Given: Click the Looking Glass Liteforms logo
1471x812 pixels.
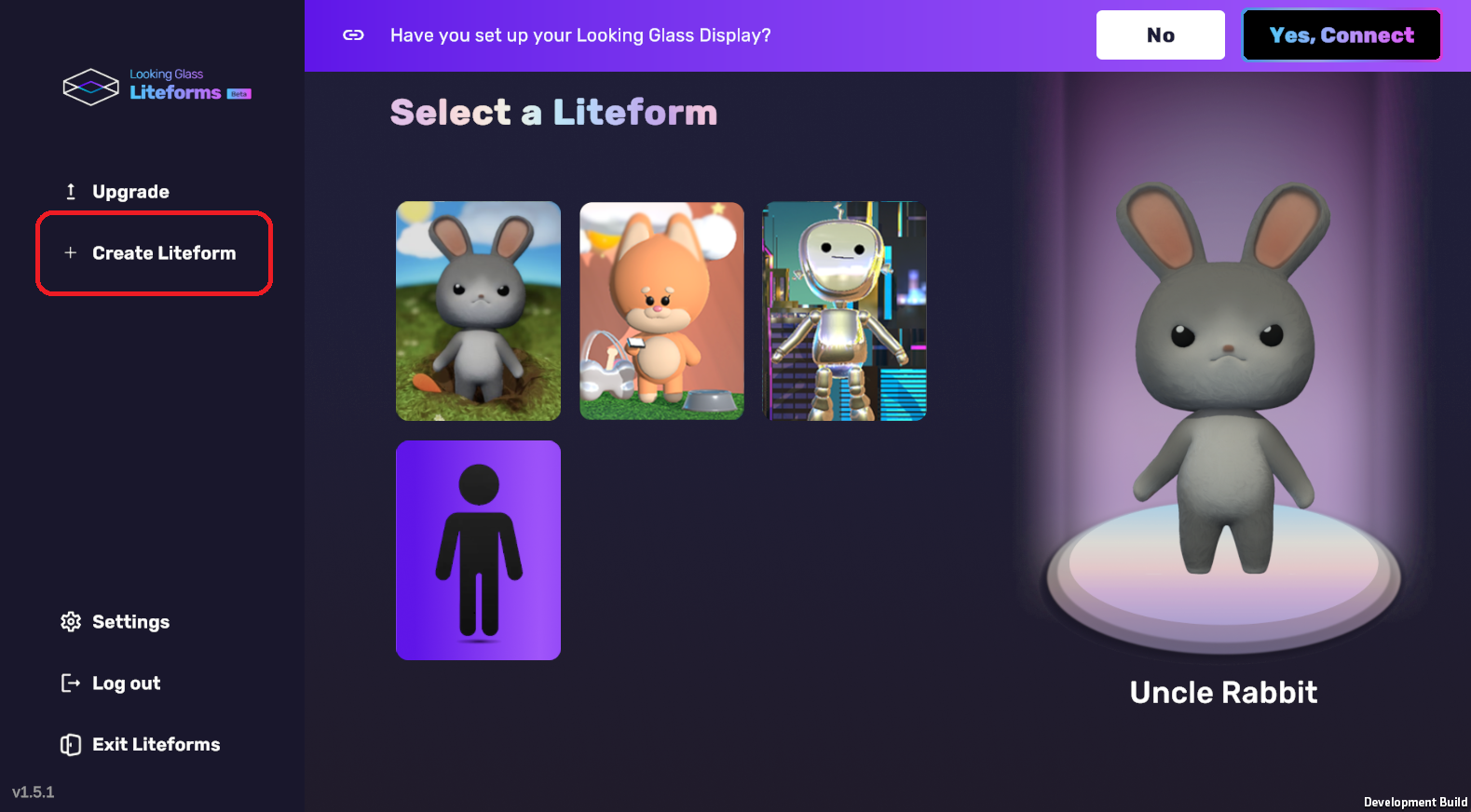Looking at the screenshot, I should (x=157, y=87).
